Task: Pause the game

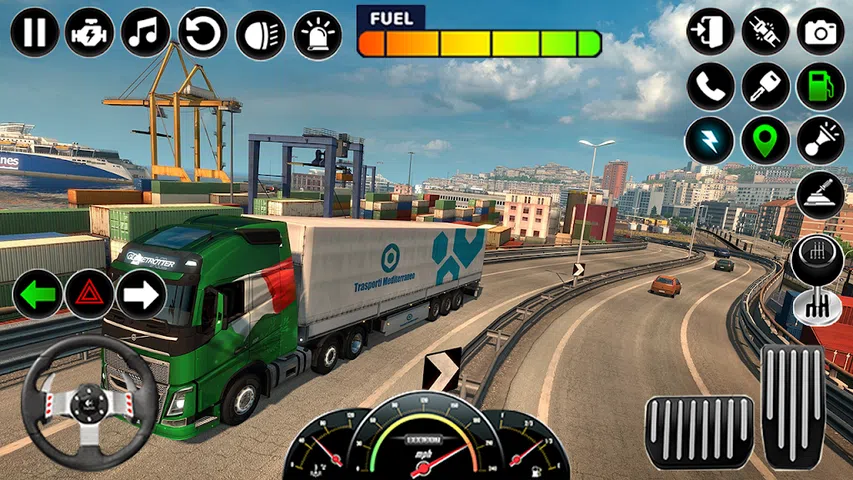Action: 35,33
